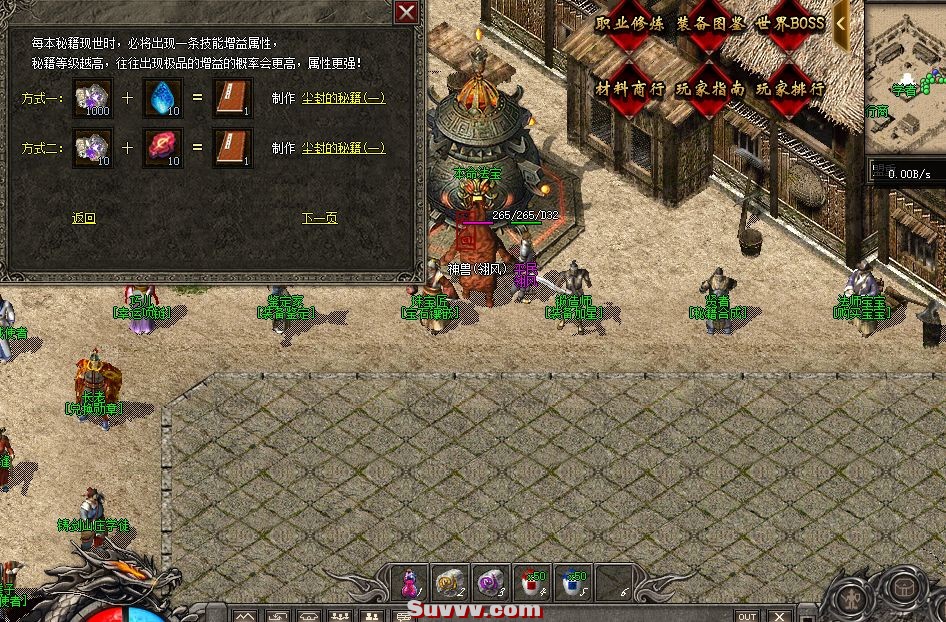Use the blue potion bundle in slot 5
This screenshot has height=622, width=946.
tap(569, 580)
